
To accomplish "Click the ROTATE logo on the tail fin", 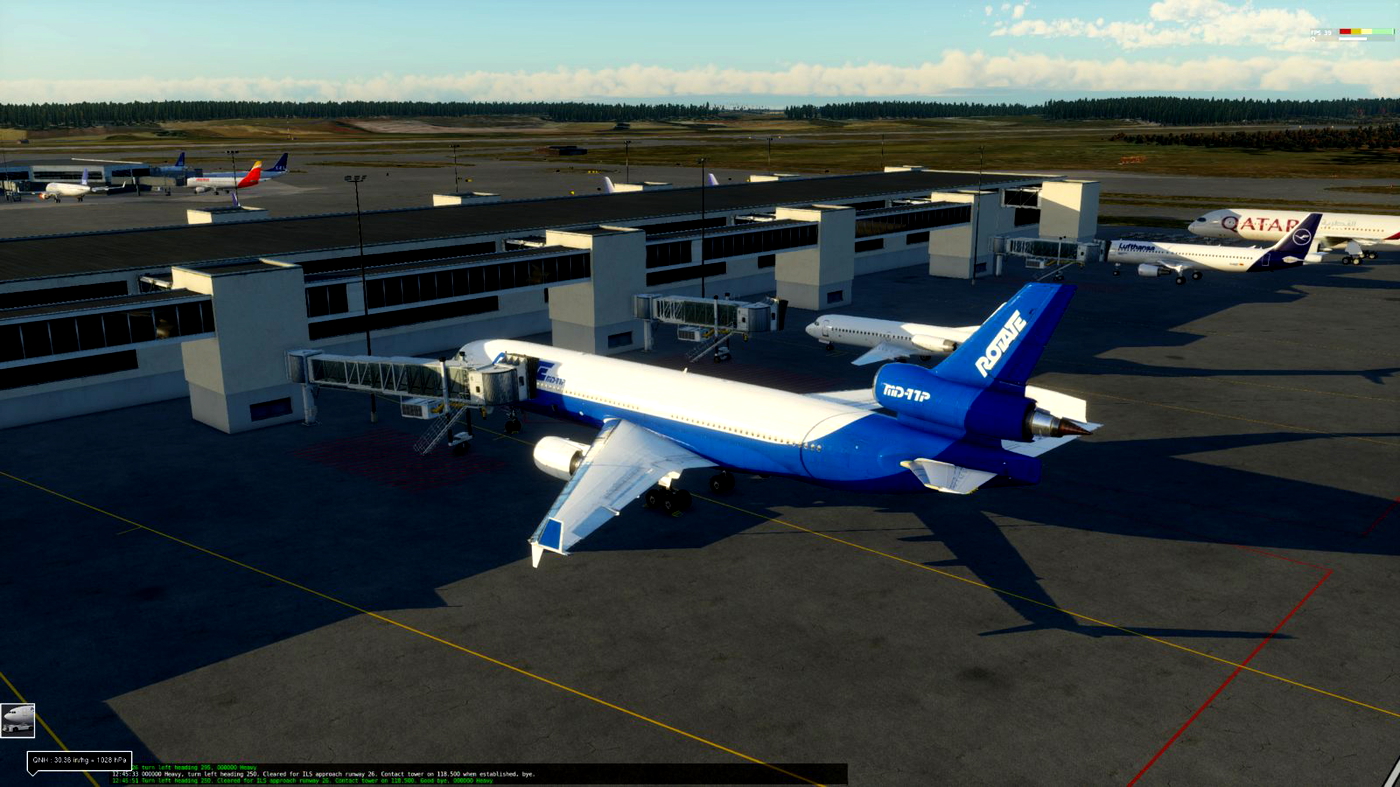I will (1000, 340).
